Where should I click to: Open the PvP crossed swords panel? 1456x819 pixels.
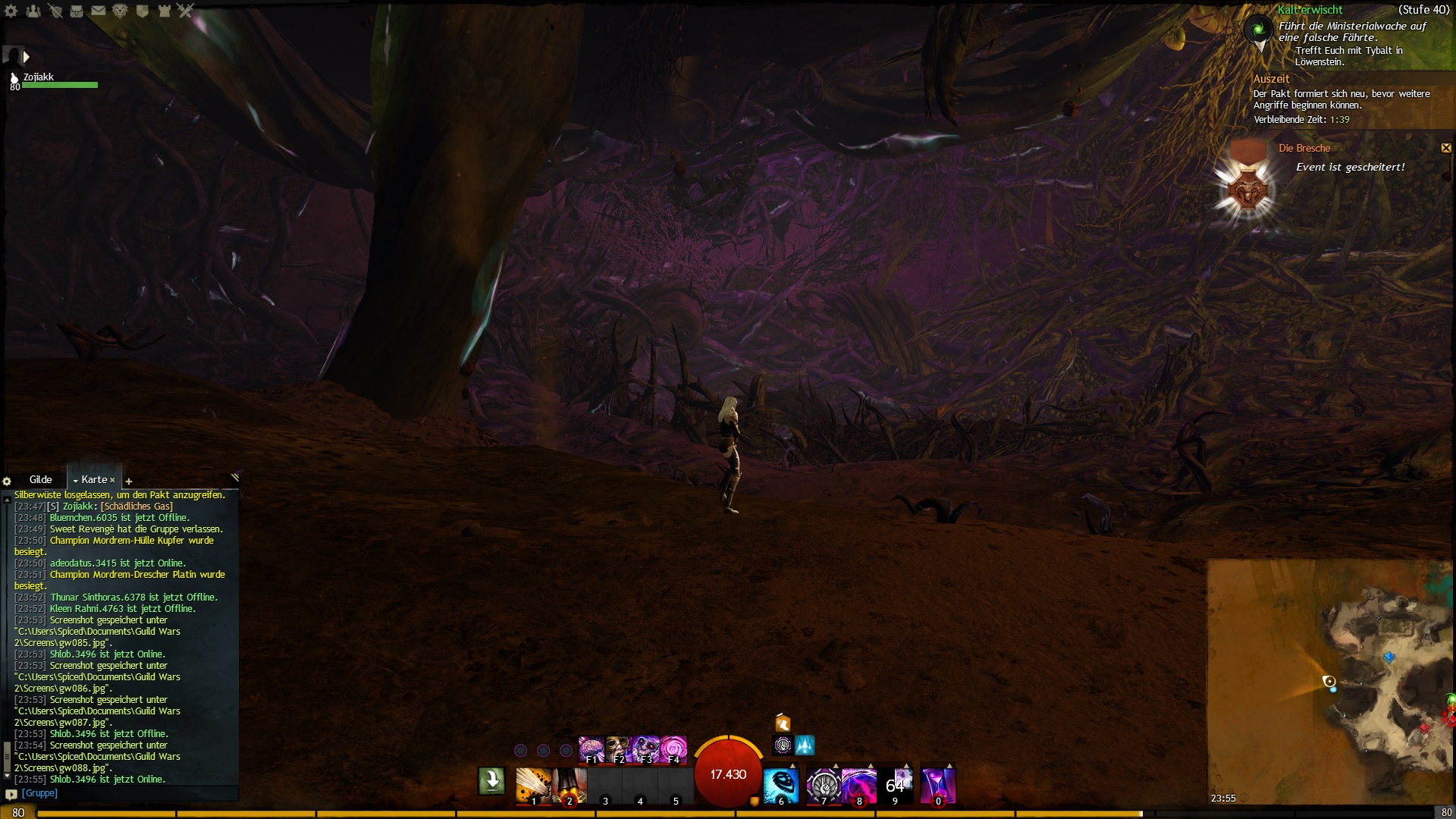coord(186,11)
